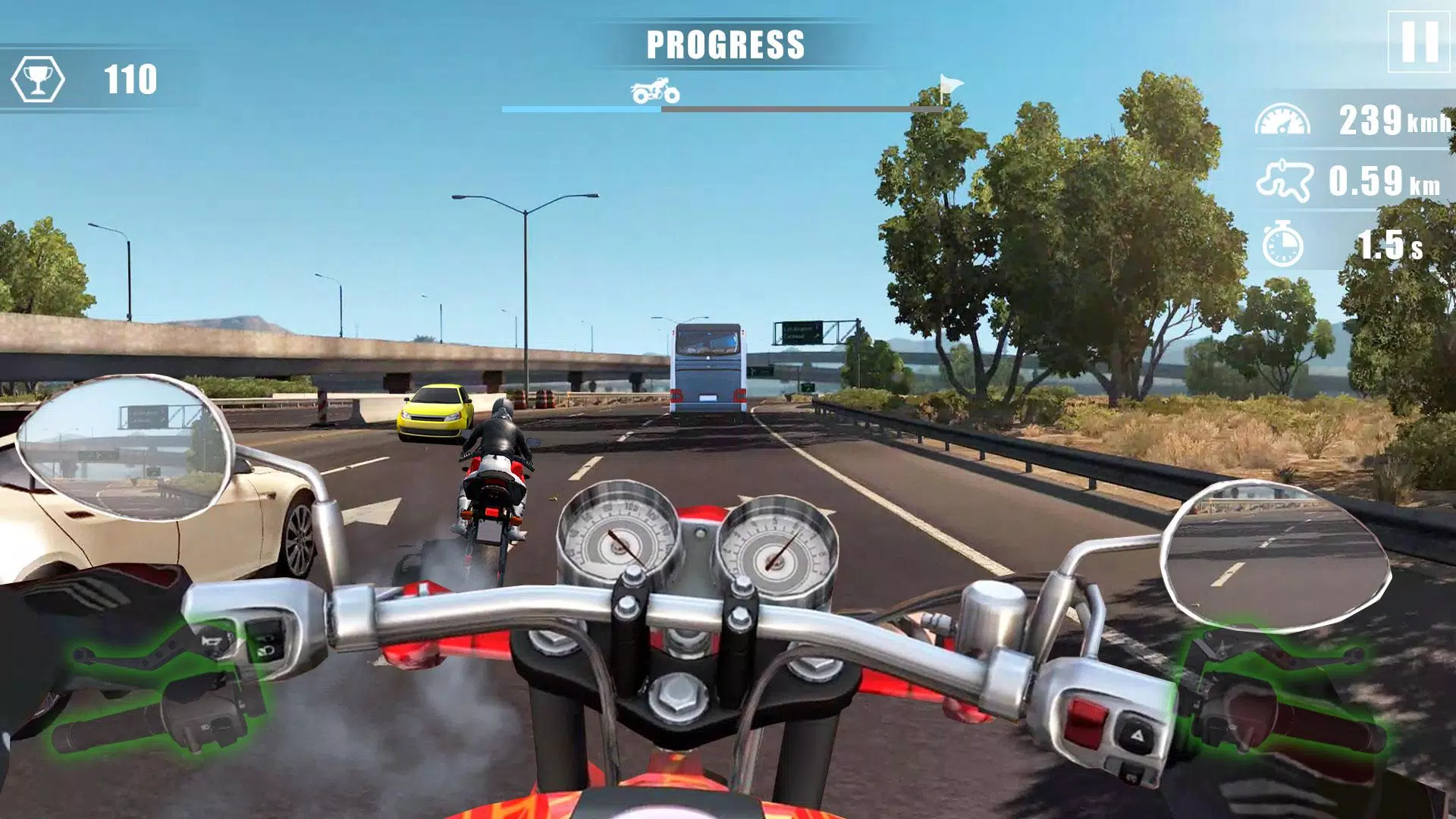
Task: Click the track distance icon near 0.59 km
Action: 1283,180
